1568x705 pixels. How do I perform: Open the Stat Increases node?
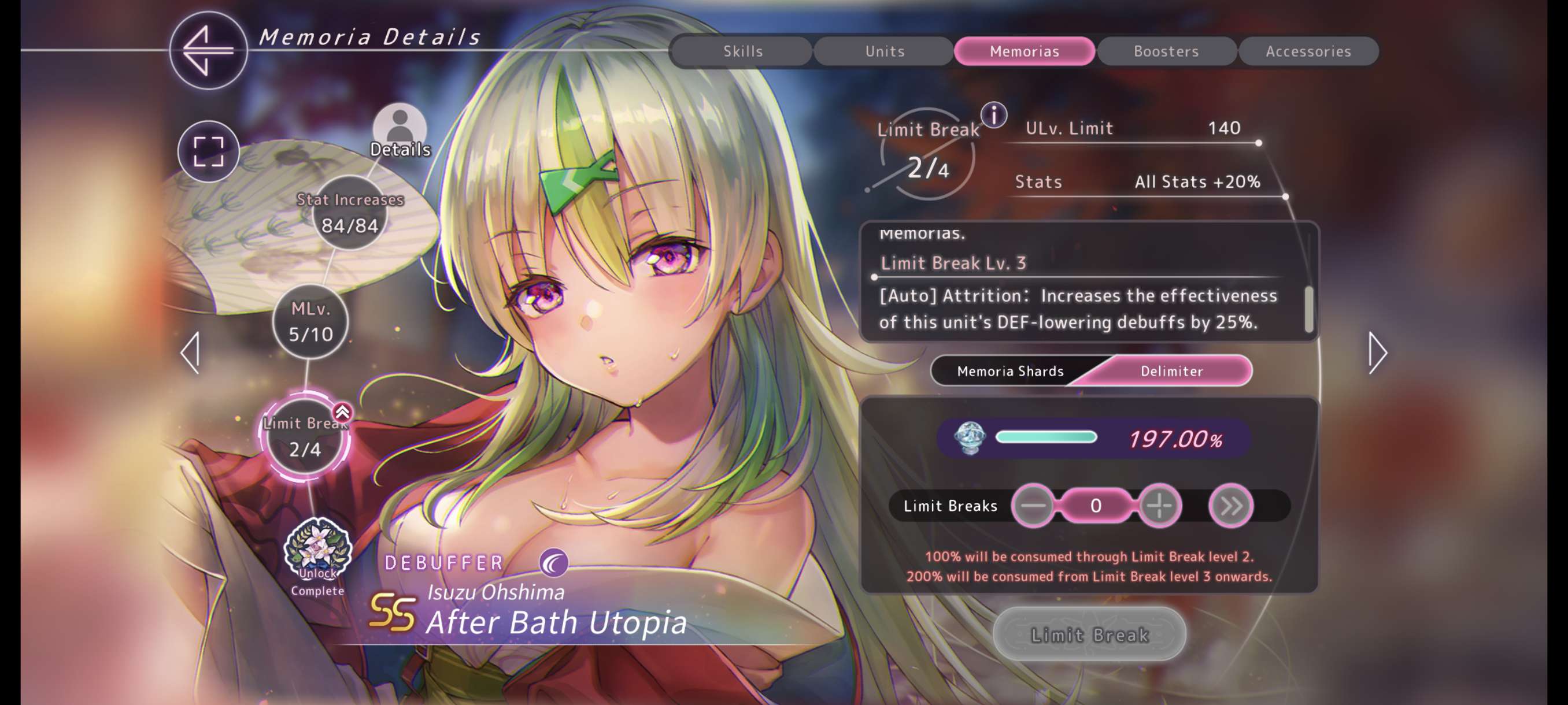click(350, 213)
